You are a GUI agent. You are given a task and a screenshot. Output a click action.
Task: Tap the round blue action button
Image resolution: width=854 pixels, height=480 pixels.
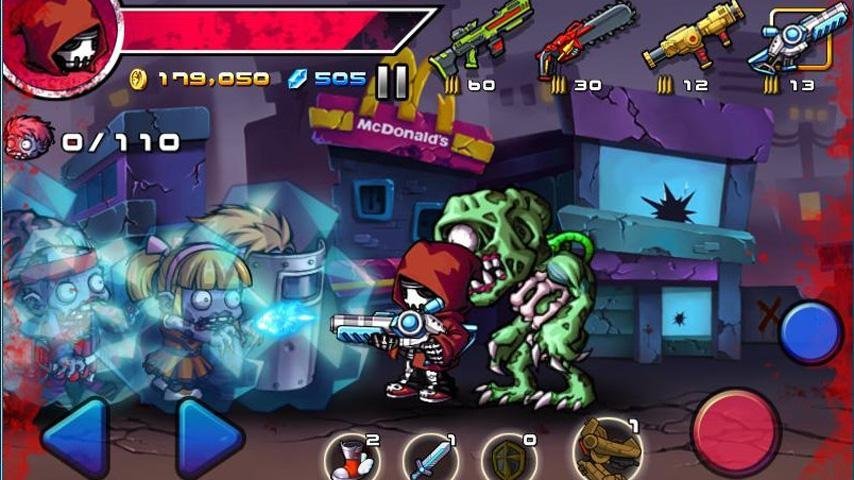click(810, 332)
